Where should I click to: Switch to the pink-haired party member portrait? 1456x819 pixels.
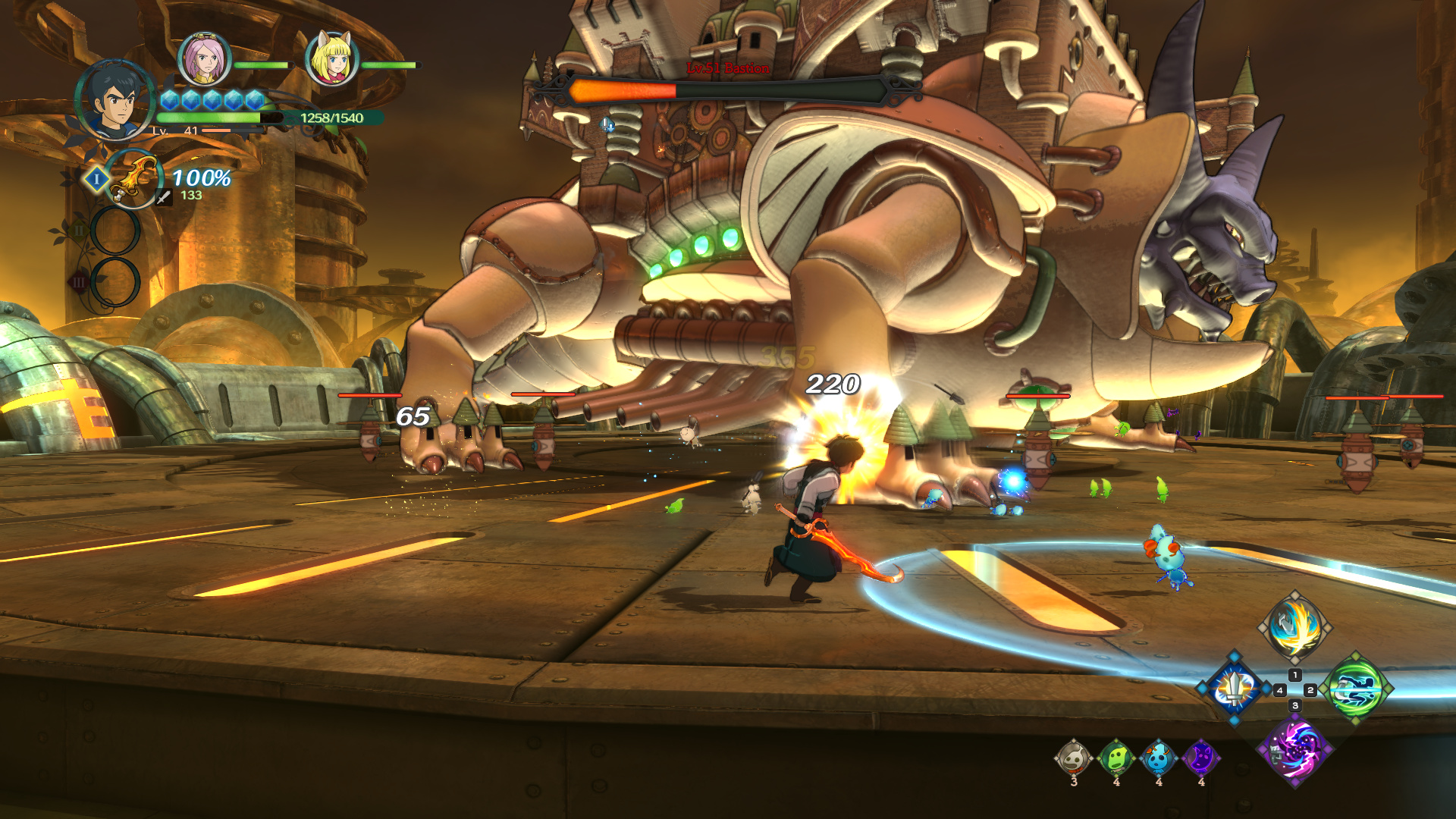coord(204,59)
